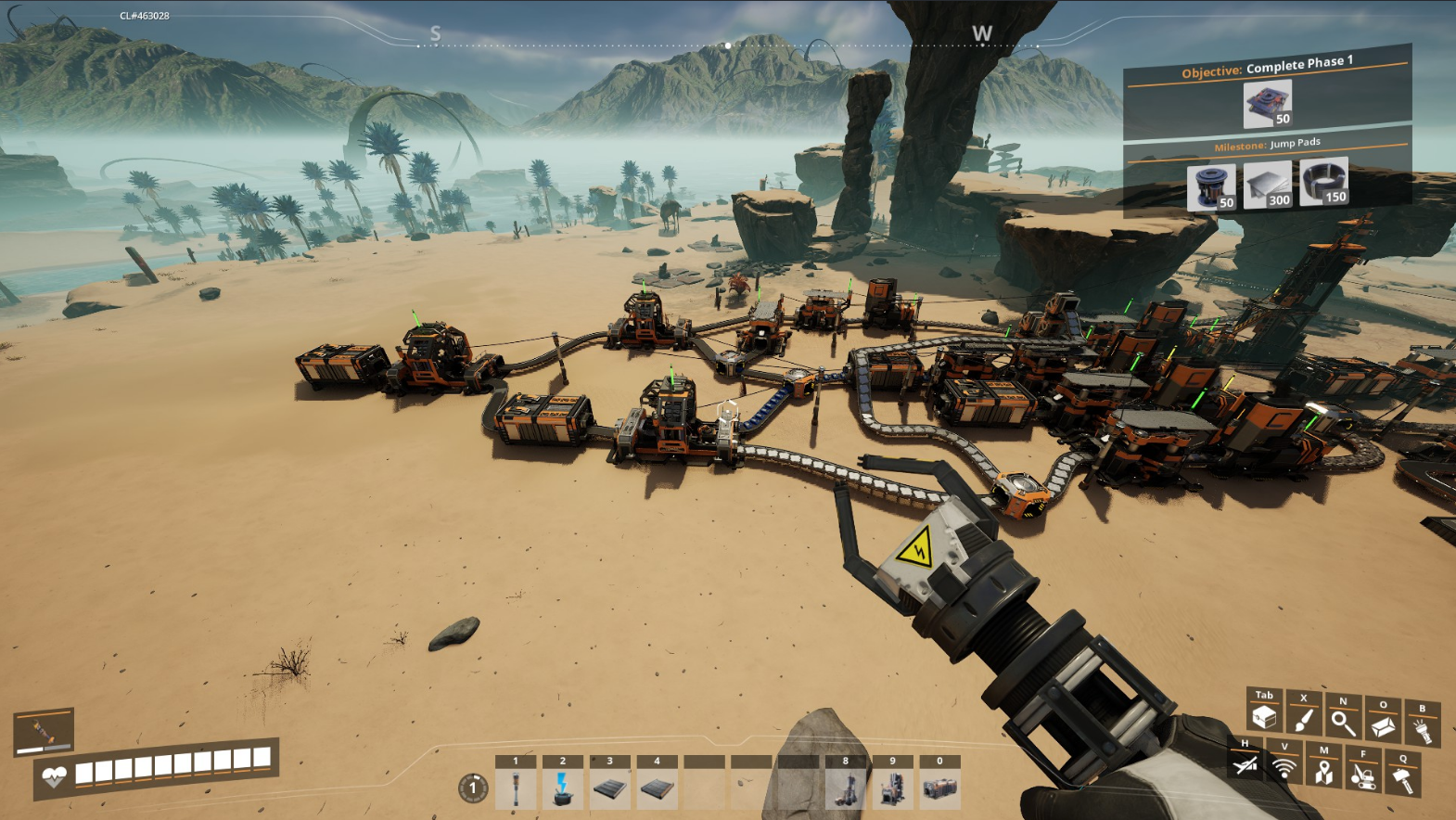Select the rotor milestone requirement icon
The height and width of the screenshot is (820, 1456).
tap(1211, 187)
